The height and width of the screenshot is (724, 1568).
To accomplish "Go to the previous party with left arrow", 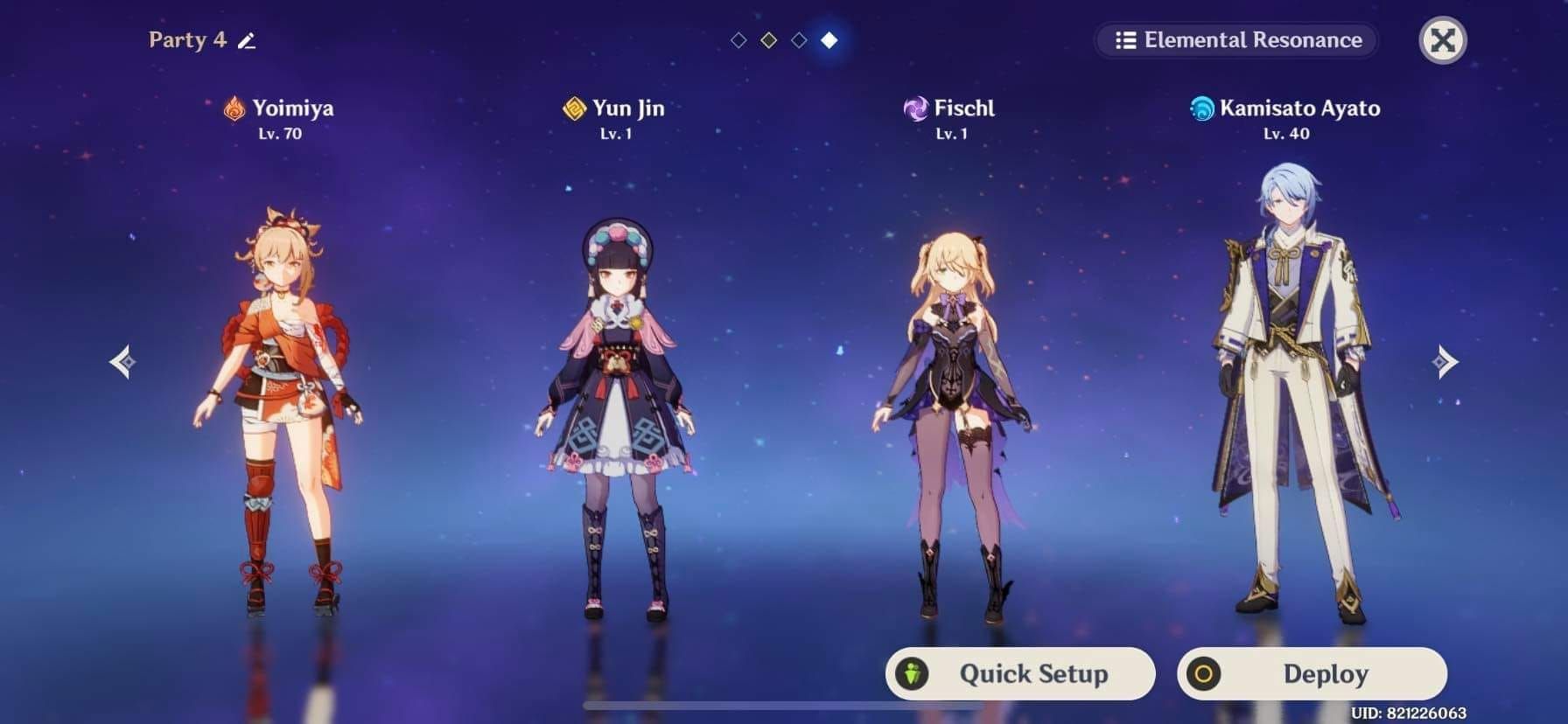I will 123,361.
